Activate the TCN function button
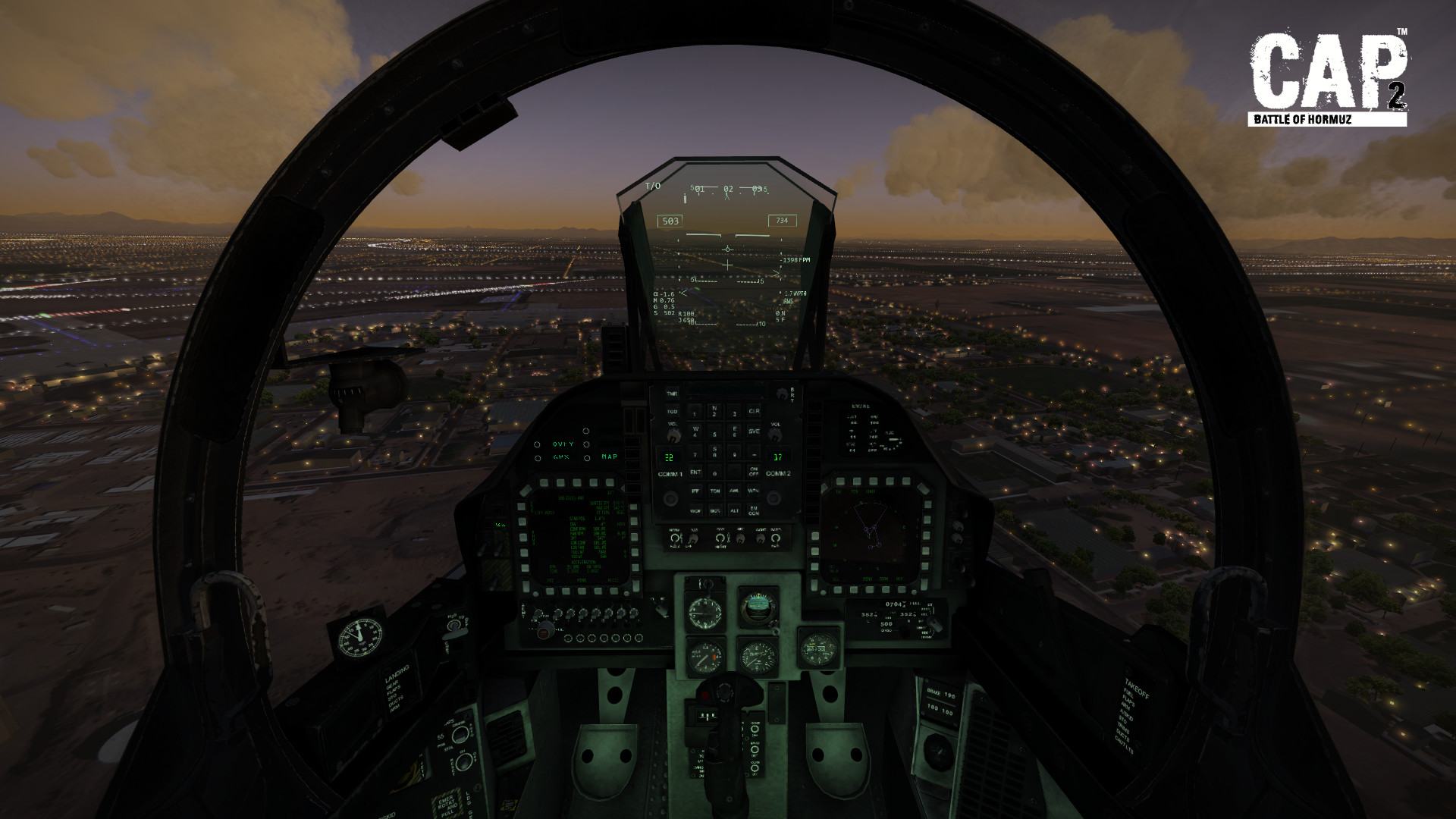The width and height of the screenshot is (1456, 819). (714, 491)
